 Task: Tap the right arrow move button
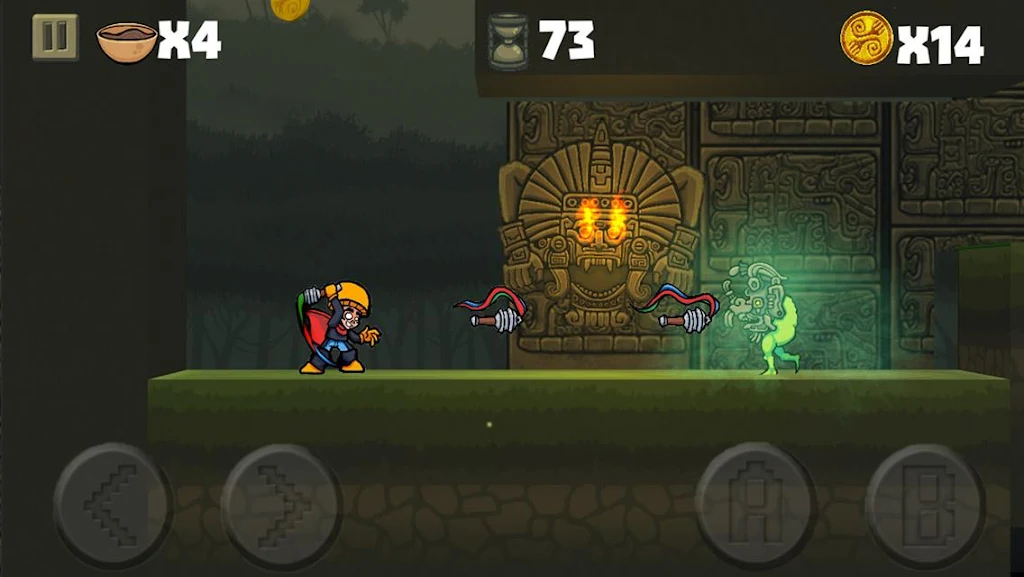(x=281, y=502)
